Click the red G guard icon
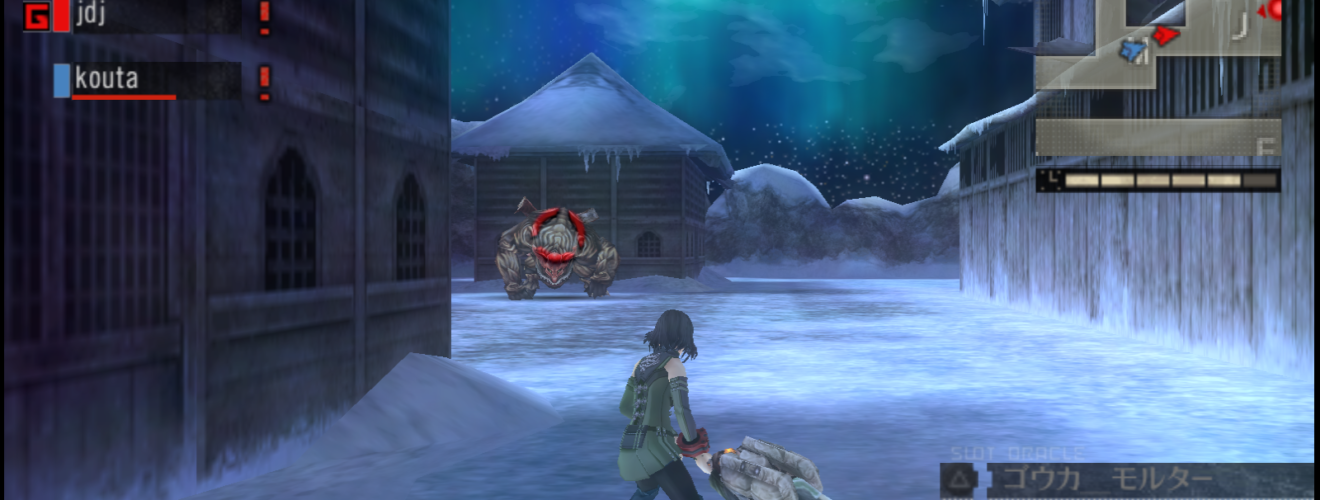 click(37, 17)
